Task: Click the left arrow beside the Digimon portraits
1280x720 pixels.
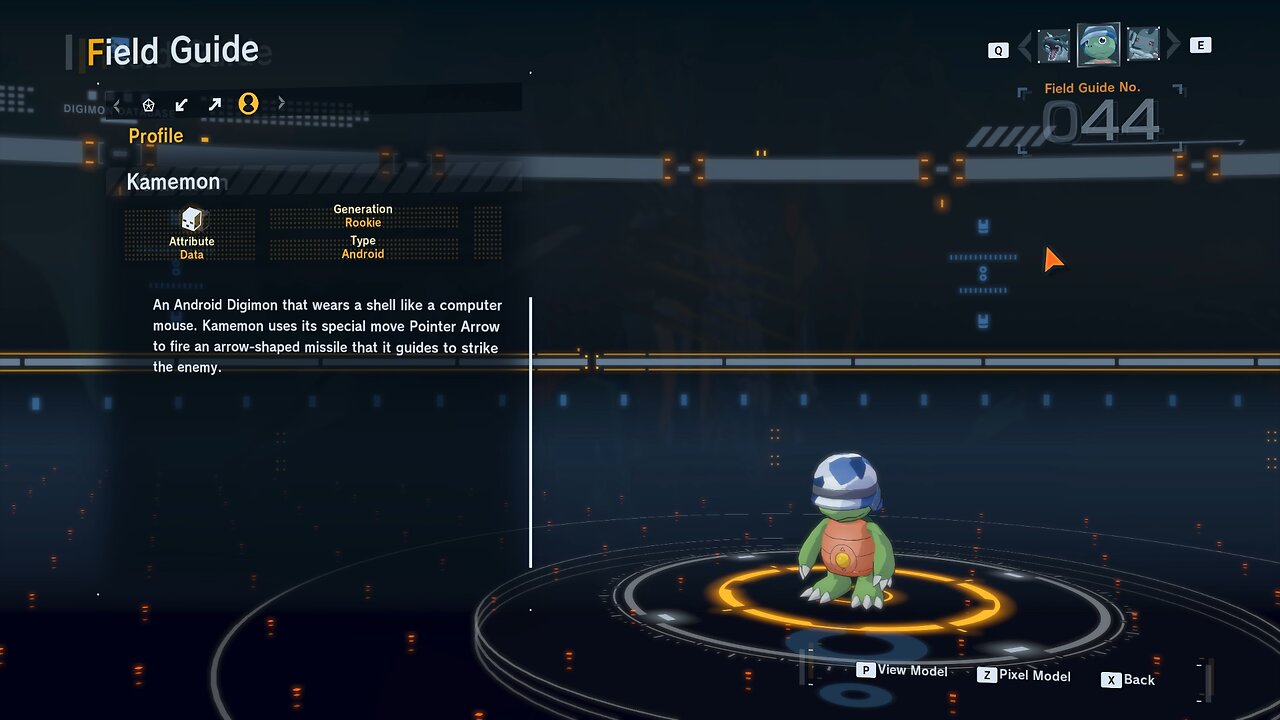Action: (x=1024, y=46)
